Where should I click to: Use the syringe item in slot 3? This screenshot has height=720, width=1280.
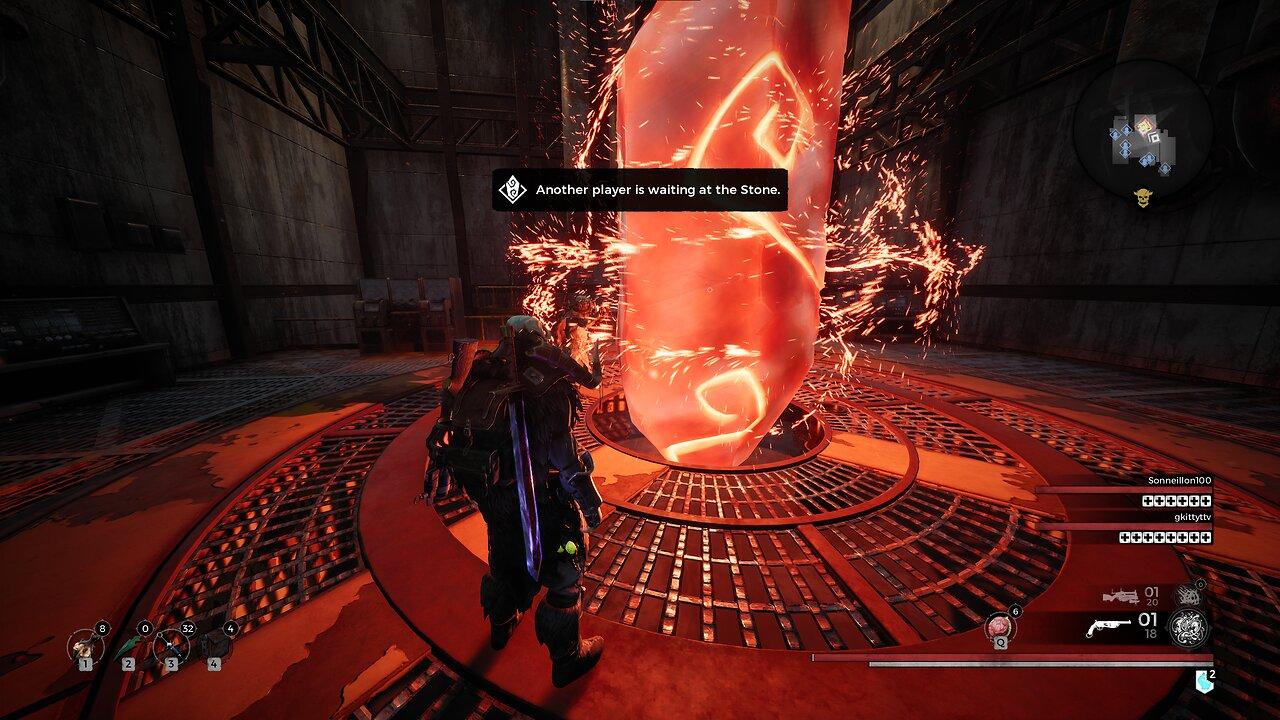171,645
